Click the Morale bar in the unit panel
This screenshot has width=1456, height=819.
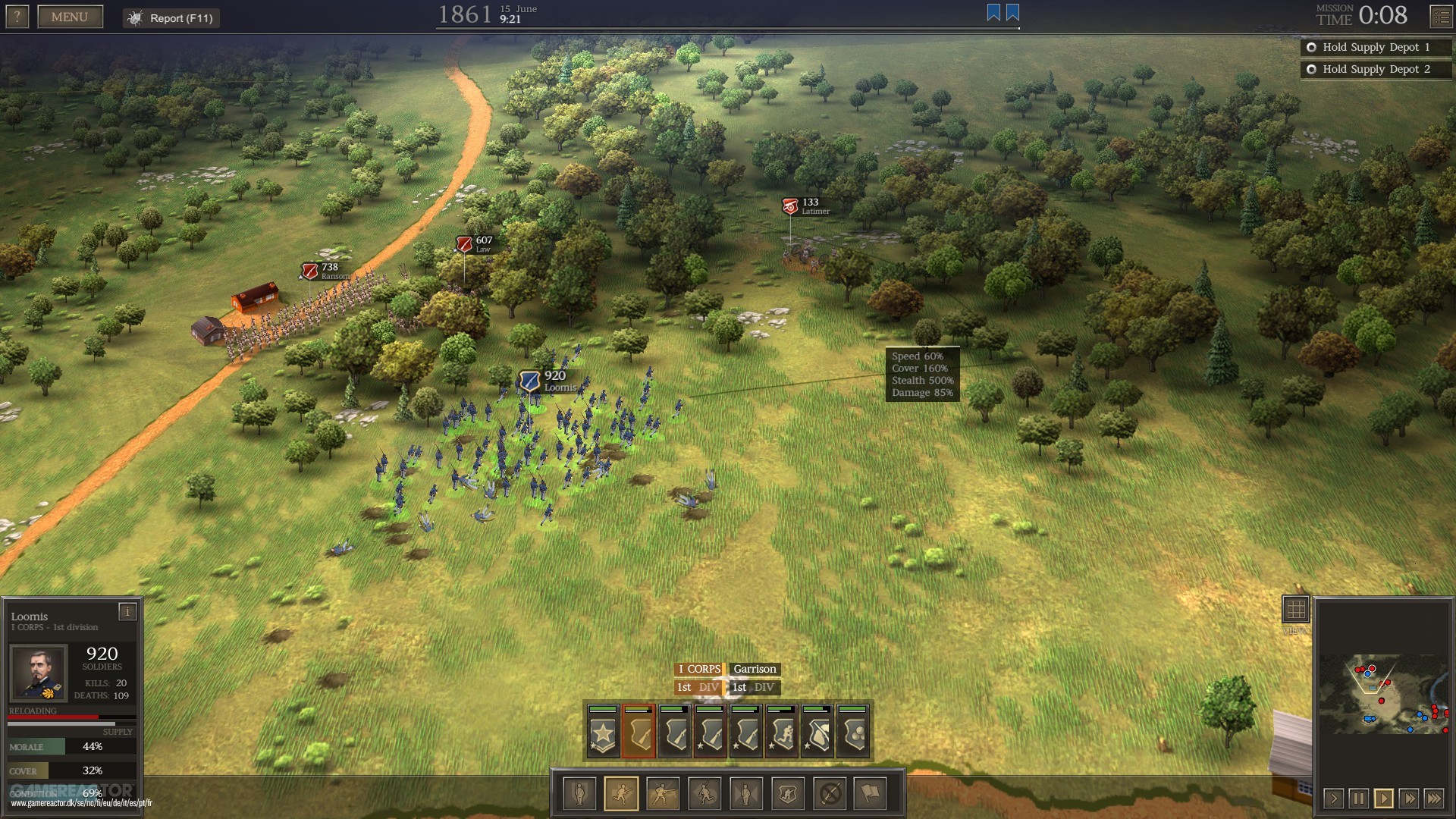pyautogui.click(x=72, y=747)
